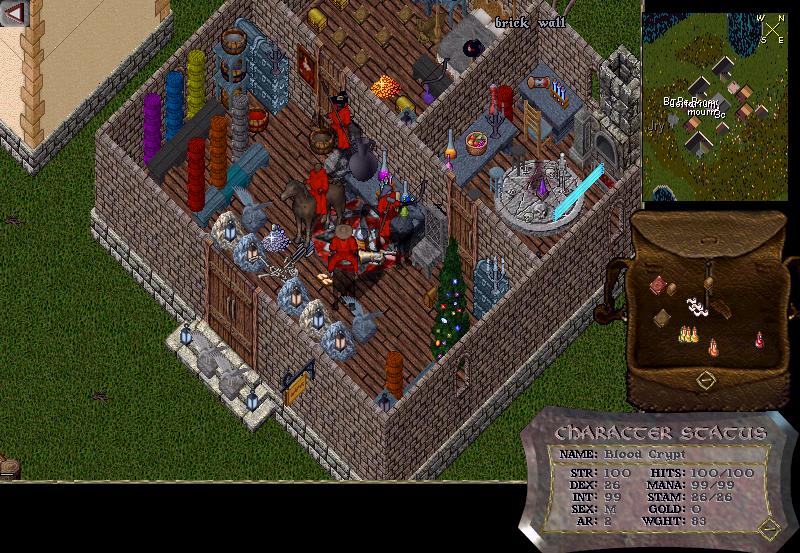Choose the single orange potion in backpack
This screenshot has width=800, height=553.
(713, 348)
